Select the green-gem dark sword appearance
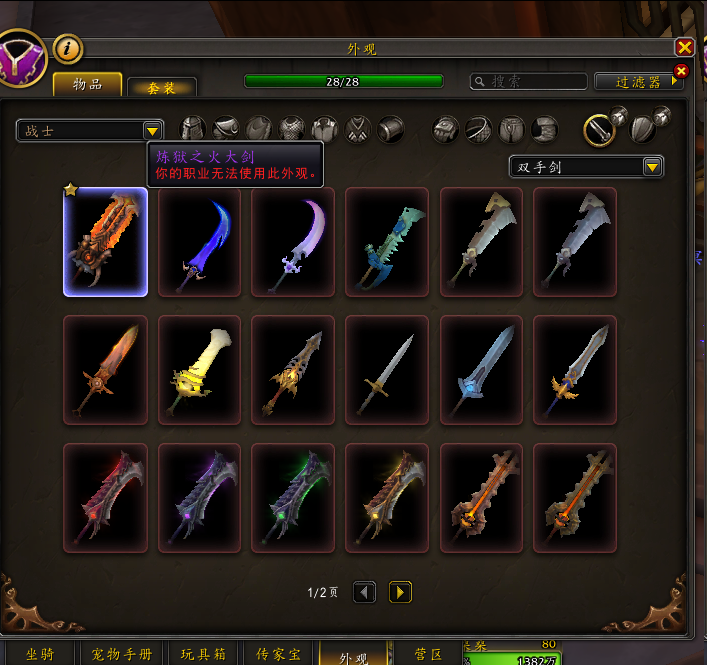 click(293, 498)
